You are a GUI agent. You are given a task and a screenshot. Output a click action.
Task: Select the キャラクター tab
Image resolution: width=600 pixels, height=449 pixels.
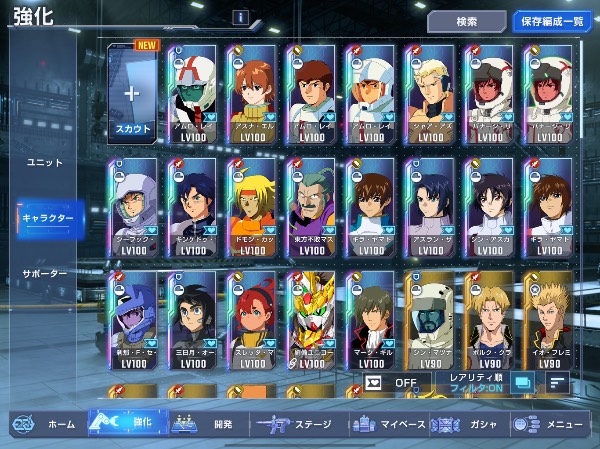[48, 217]
